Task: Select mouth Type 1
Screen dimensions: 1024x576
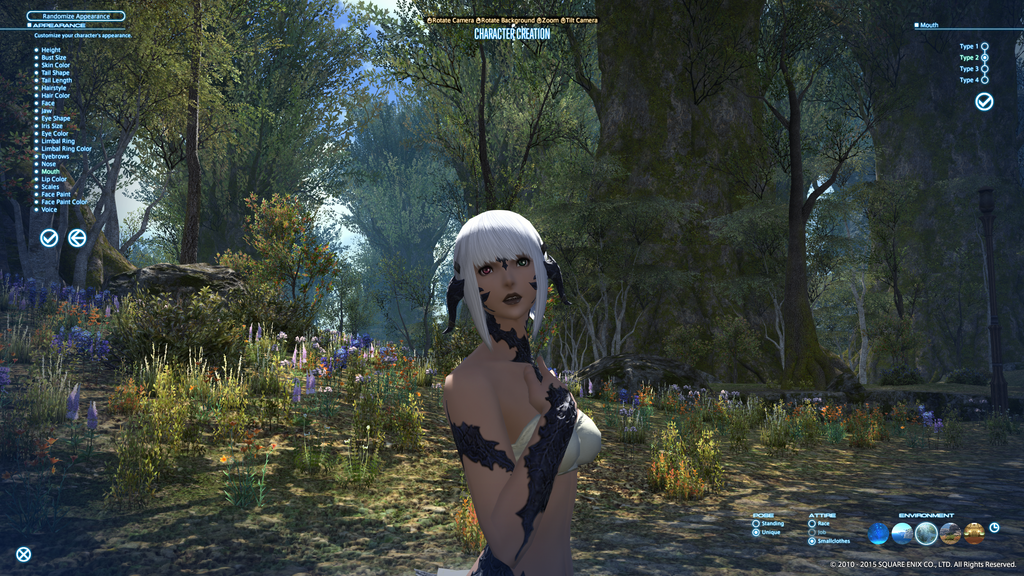Action: (x=984, y=46)
